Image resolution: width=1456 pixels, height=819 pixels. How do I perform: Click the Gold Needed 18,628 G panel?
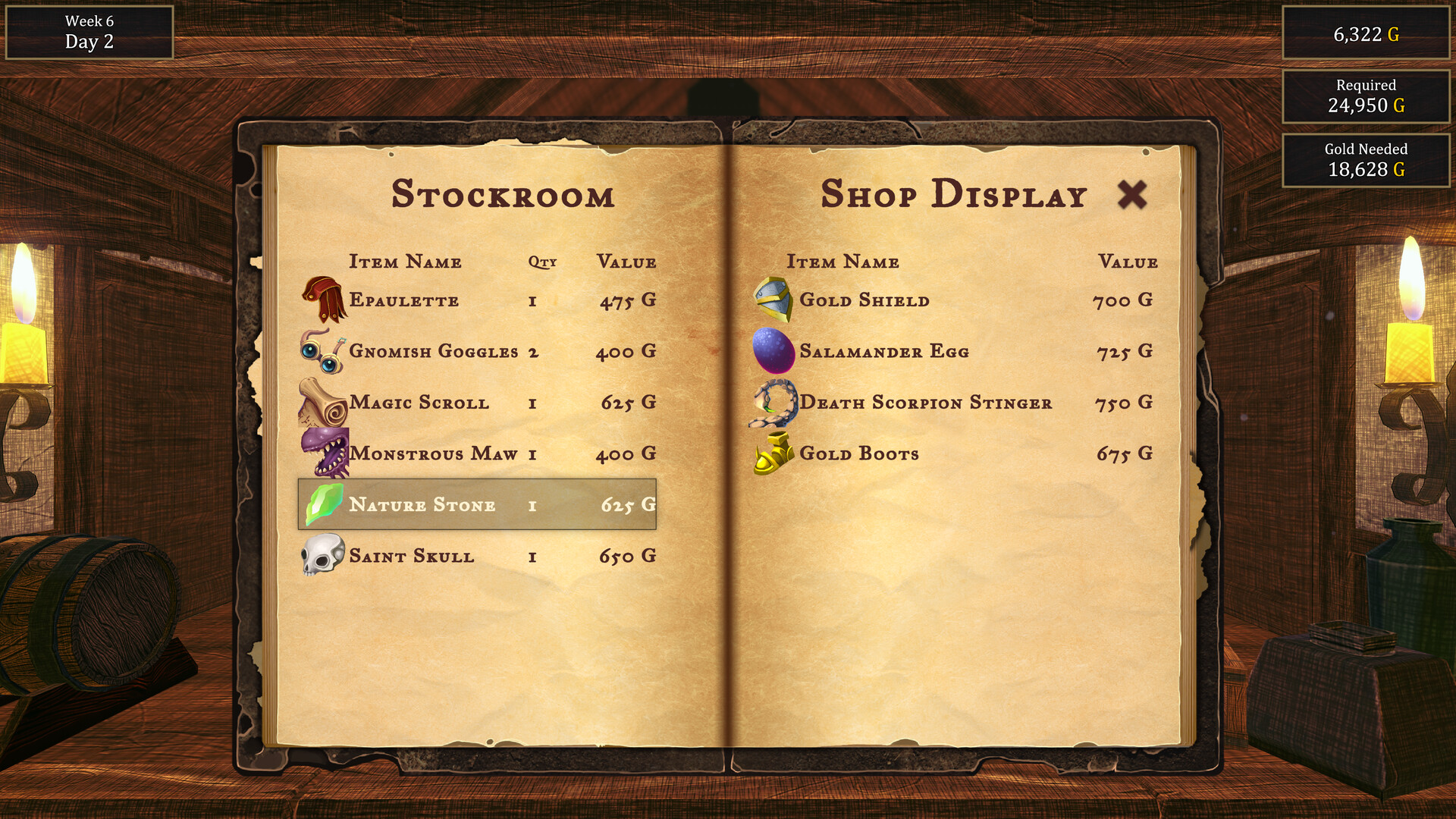tap(1364, 161)
